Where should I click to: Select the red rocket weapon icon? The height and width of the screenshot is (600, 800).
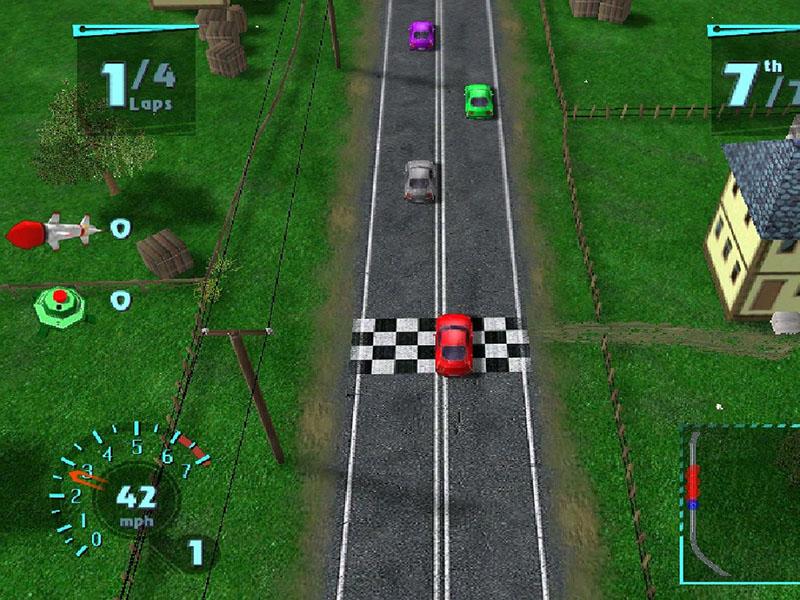tap(53, 232)
